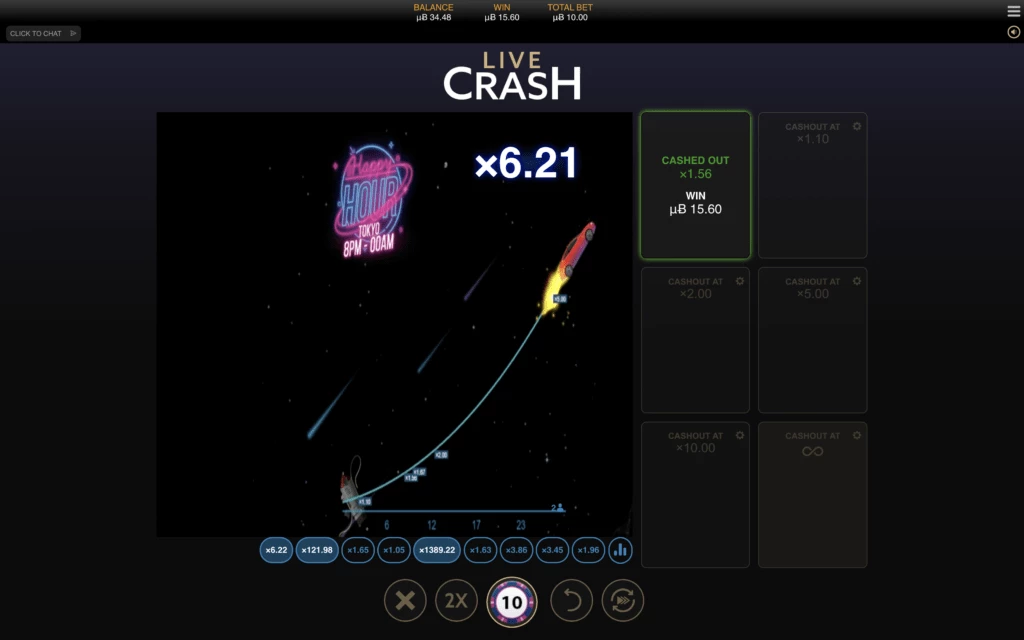The width and height of the screenshot is (1024, 640).
Task: Toggle the sound speaker icon
Action: click(x=1013, y=32)
